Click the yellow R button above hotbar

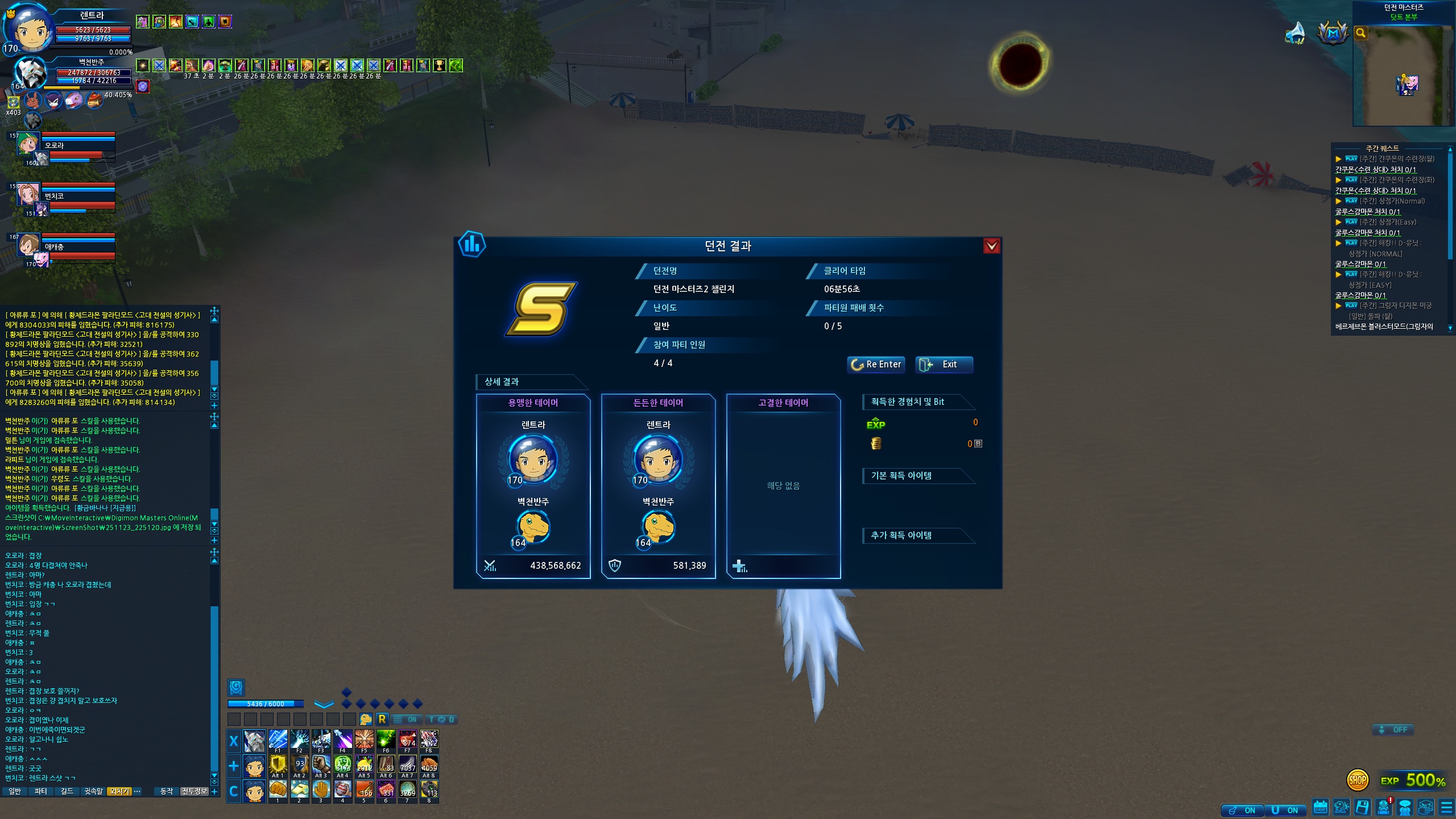tap(382, 719)
